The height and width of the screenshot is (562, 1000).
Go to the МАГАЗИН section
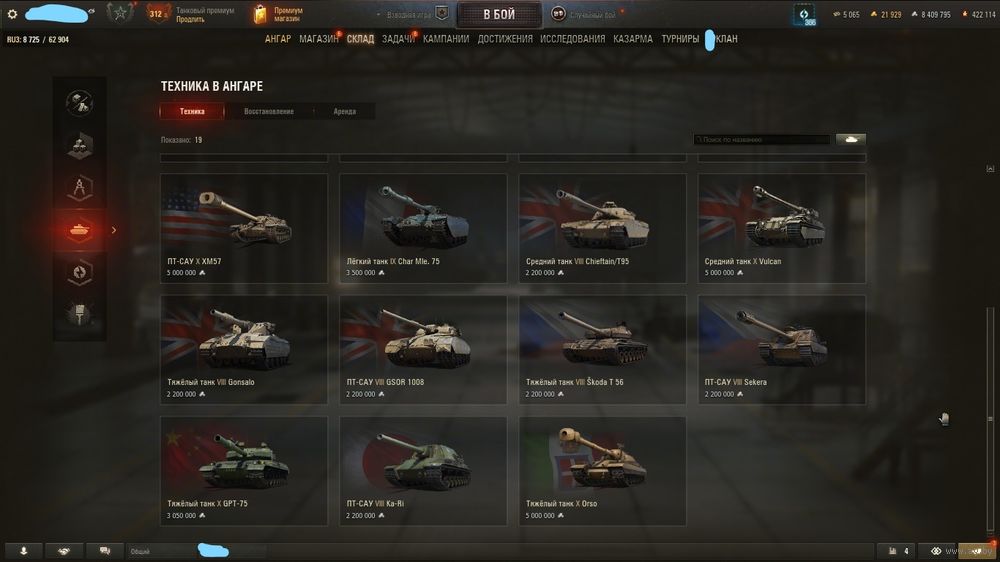(x=319, y=39)
